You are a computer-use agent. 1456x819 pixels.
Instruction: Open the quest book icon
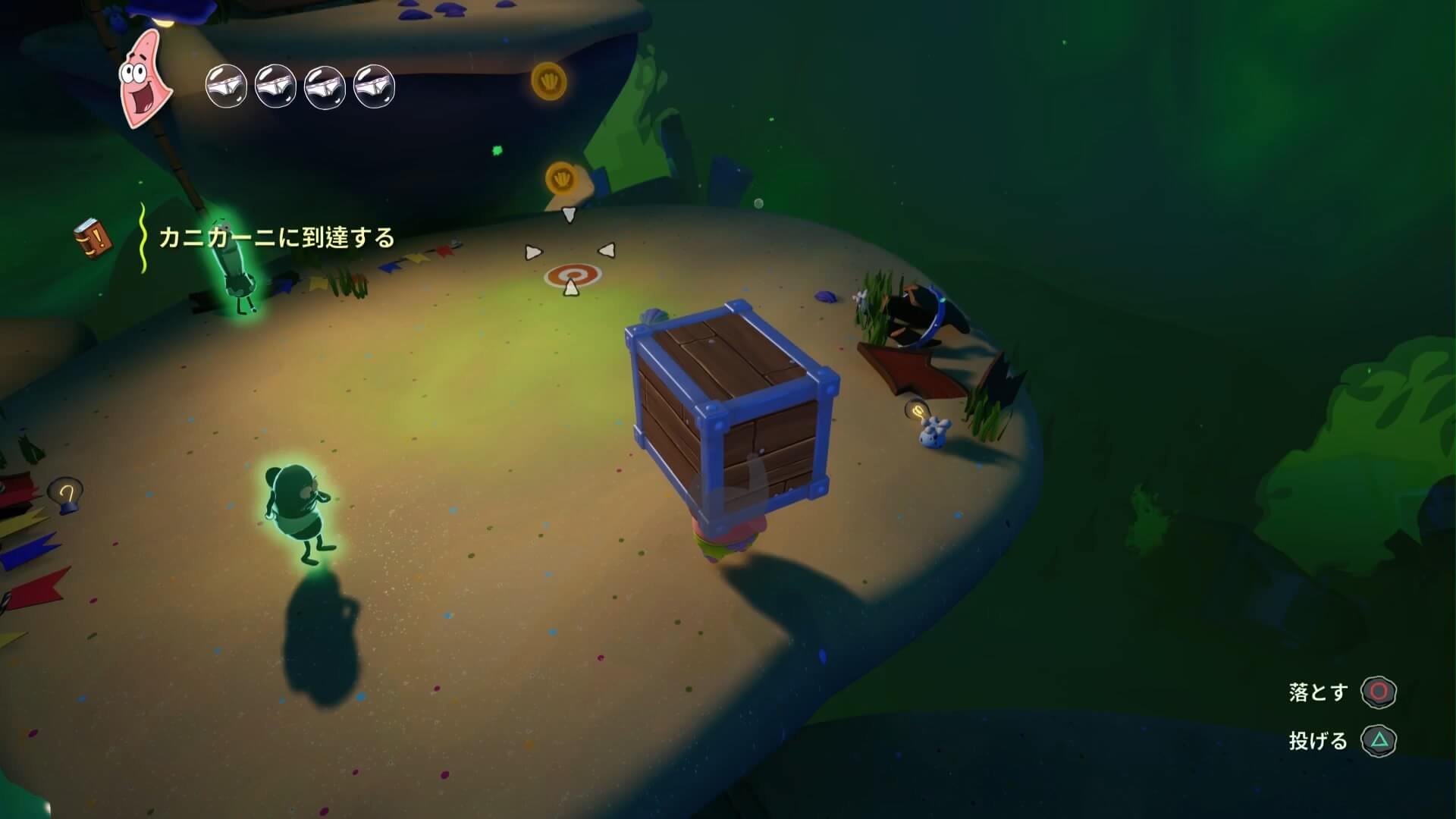click(93, 239)
